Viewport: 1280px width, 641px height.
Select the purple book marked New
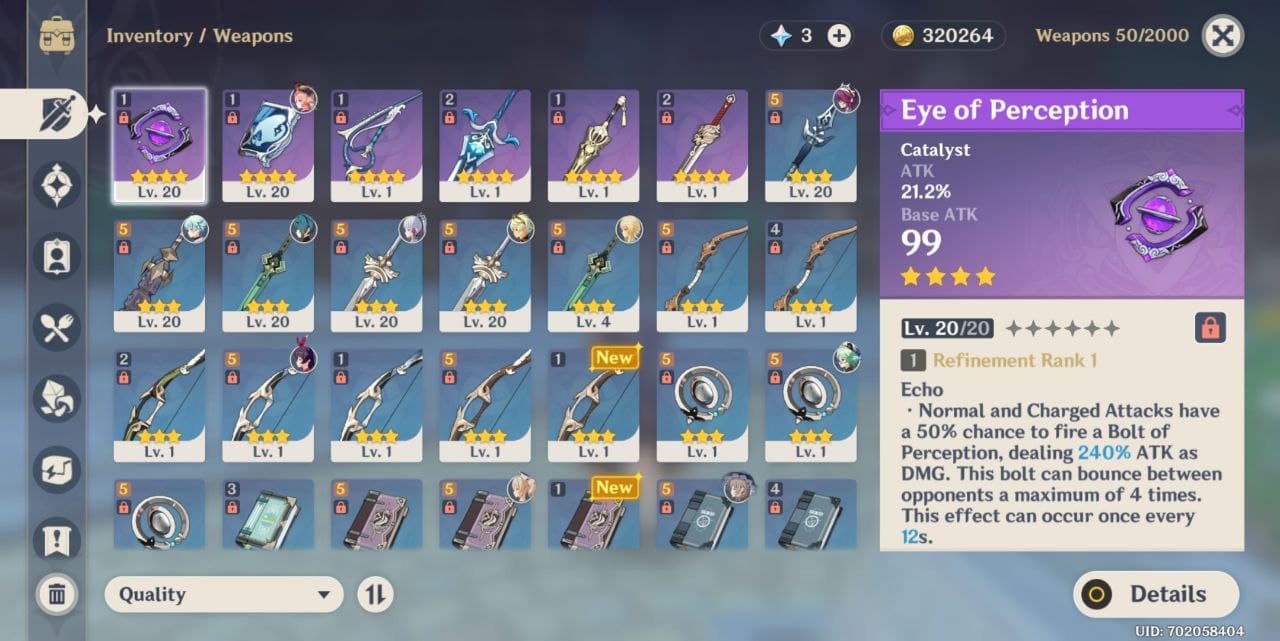click(x=593, y=514)
